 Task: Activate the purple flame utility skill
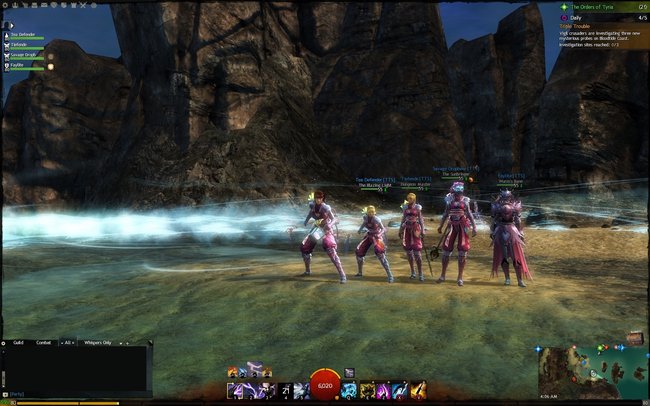point(383,389)
